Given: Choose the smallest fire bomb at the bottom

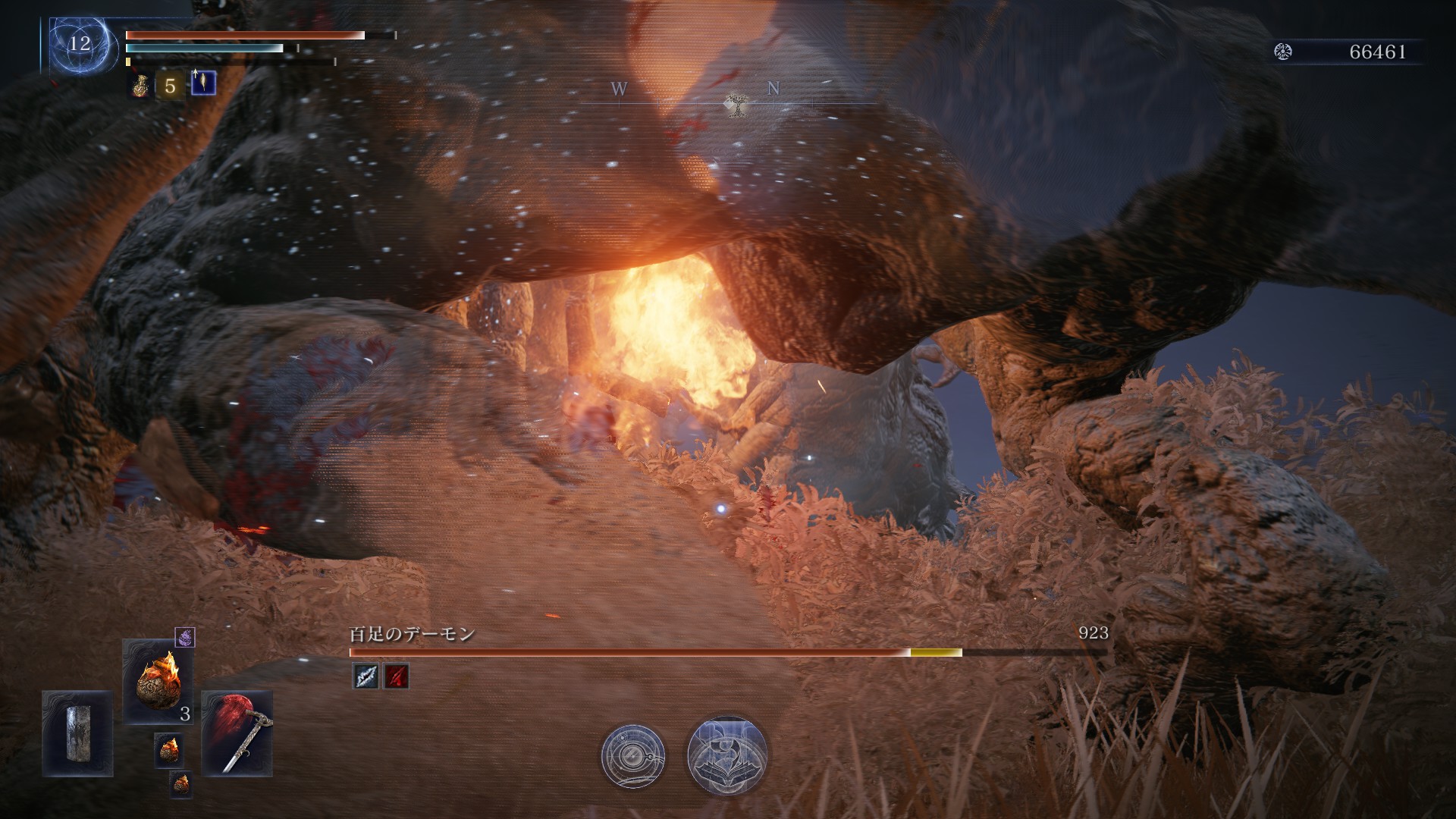Looking at the screenshot, I should [180, 784].
